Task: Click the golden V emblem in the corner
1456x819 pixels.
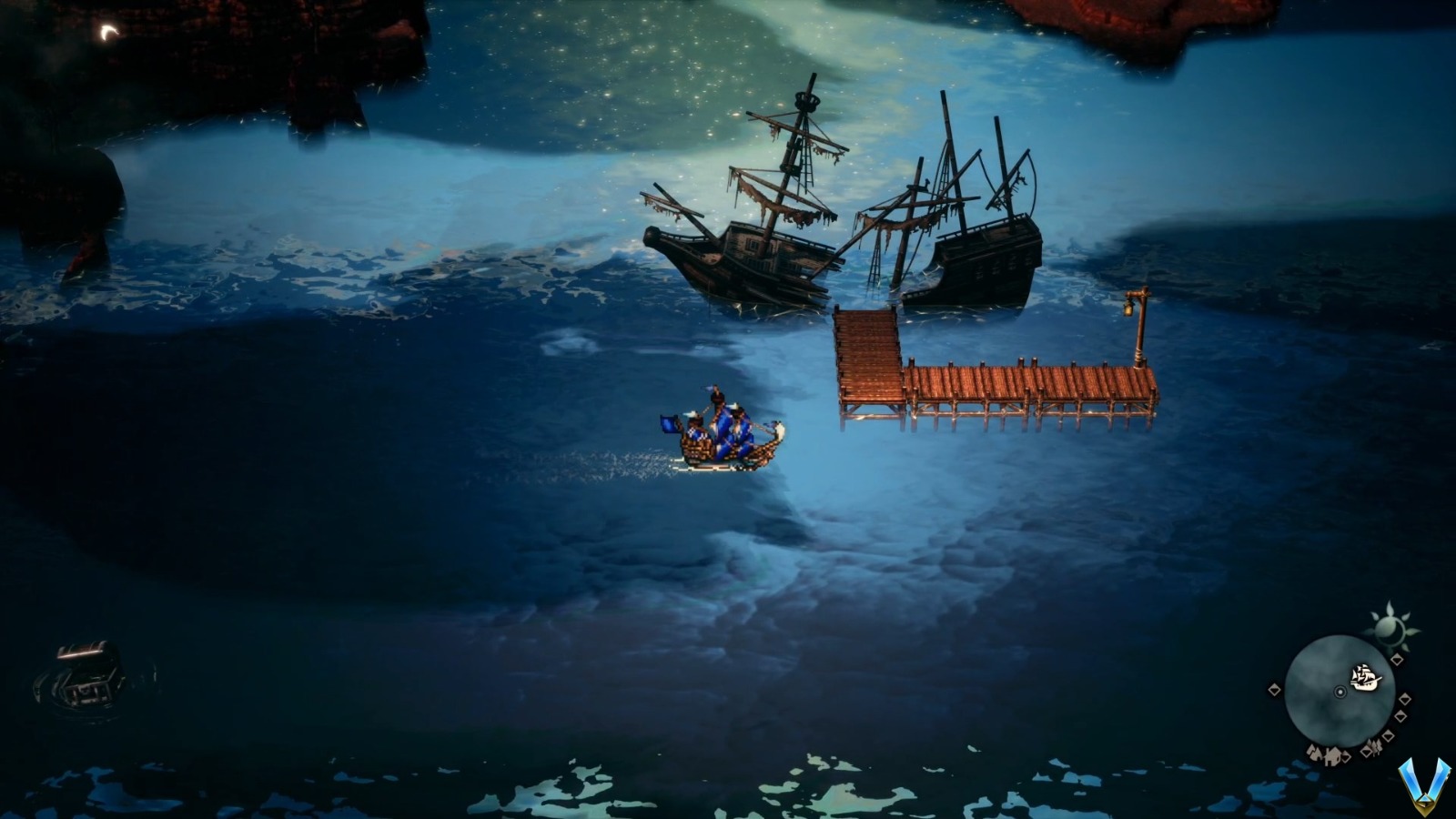Action: tap(1424, 787)
